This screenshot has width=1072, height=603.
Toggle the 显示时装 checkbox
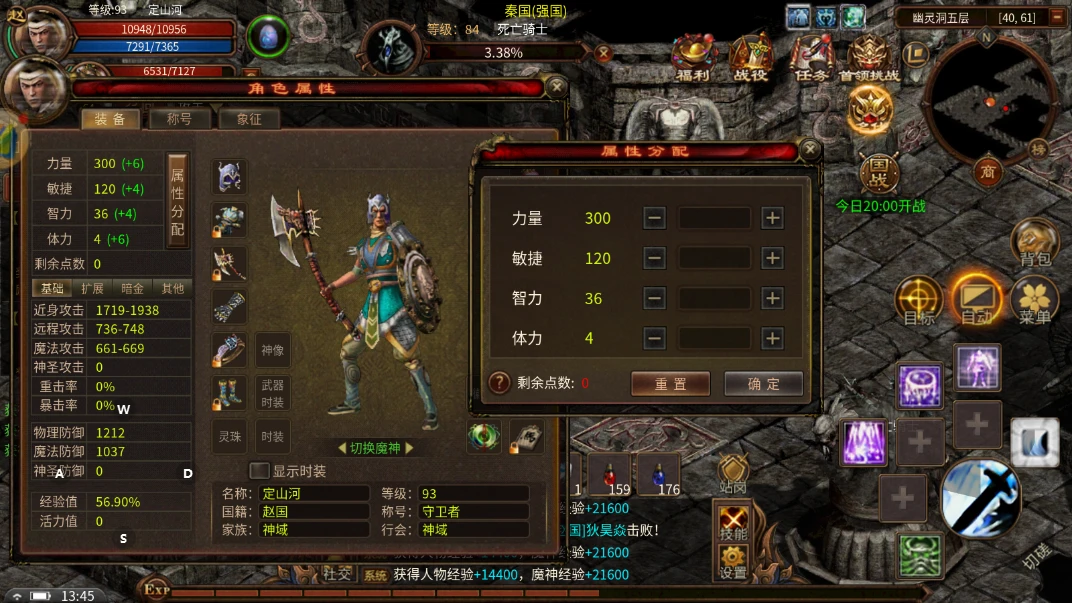259,471
